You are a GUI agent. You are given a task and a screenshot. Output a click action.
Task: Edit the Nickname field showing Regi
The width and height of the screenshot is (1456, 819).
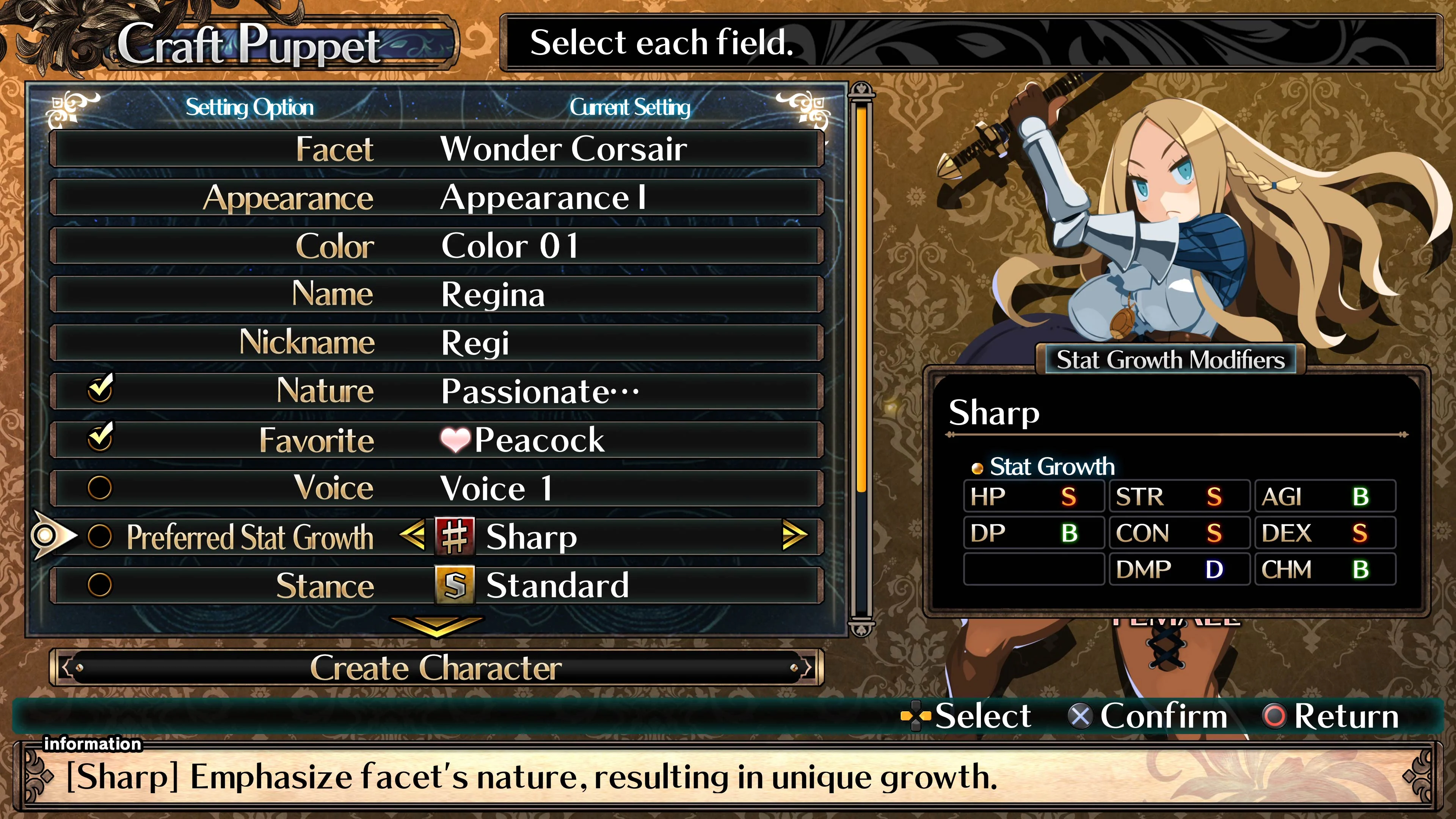click(x=436, y=342)
